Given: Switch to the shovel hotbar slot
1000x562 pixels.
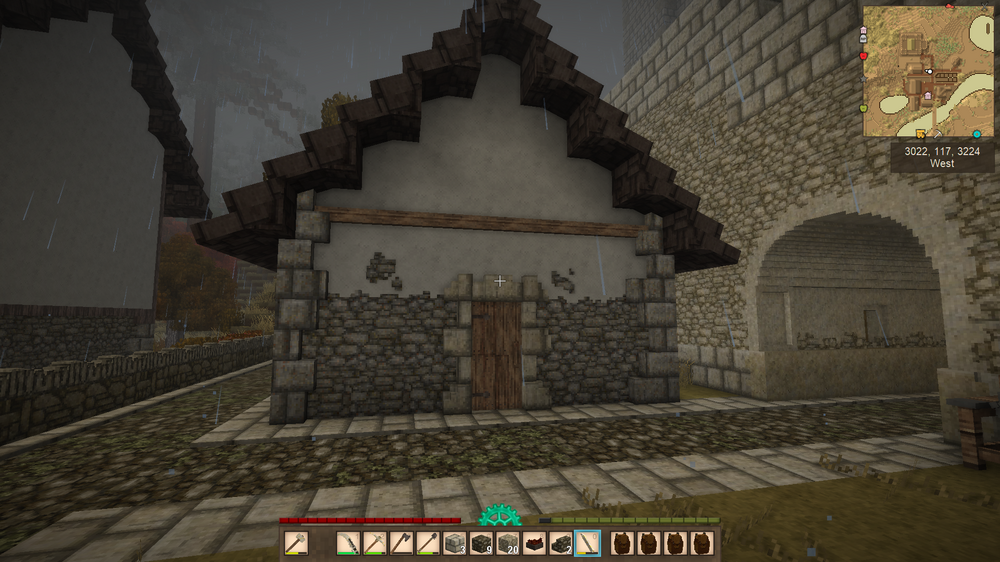Looking at the screenshot, I should click(x=427, y=543).
